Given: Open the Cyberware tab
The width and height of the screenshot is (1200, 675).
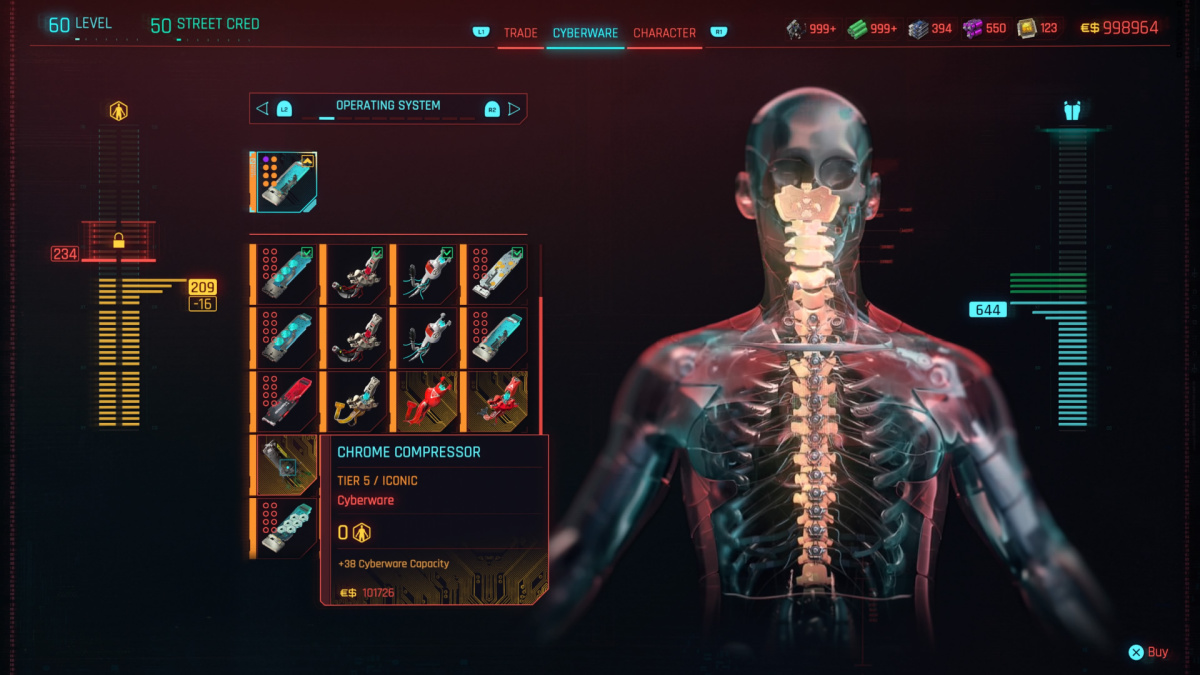Looking at the screenshot, I should pos(585,33).
